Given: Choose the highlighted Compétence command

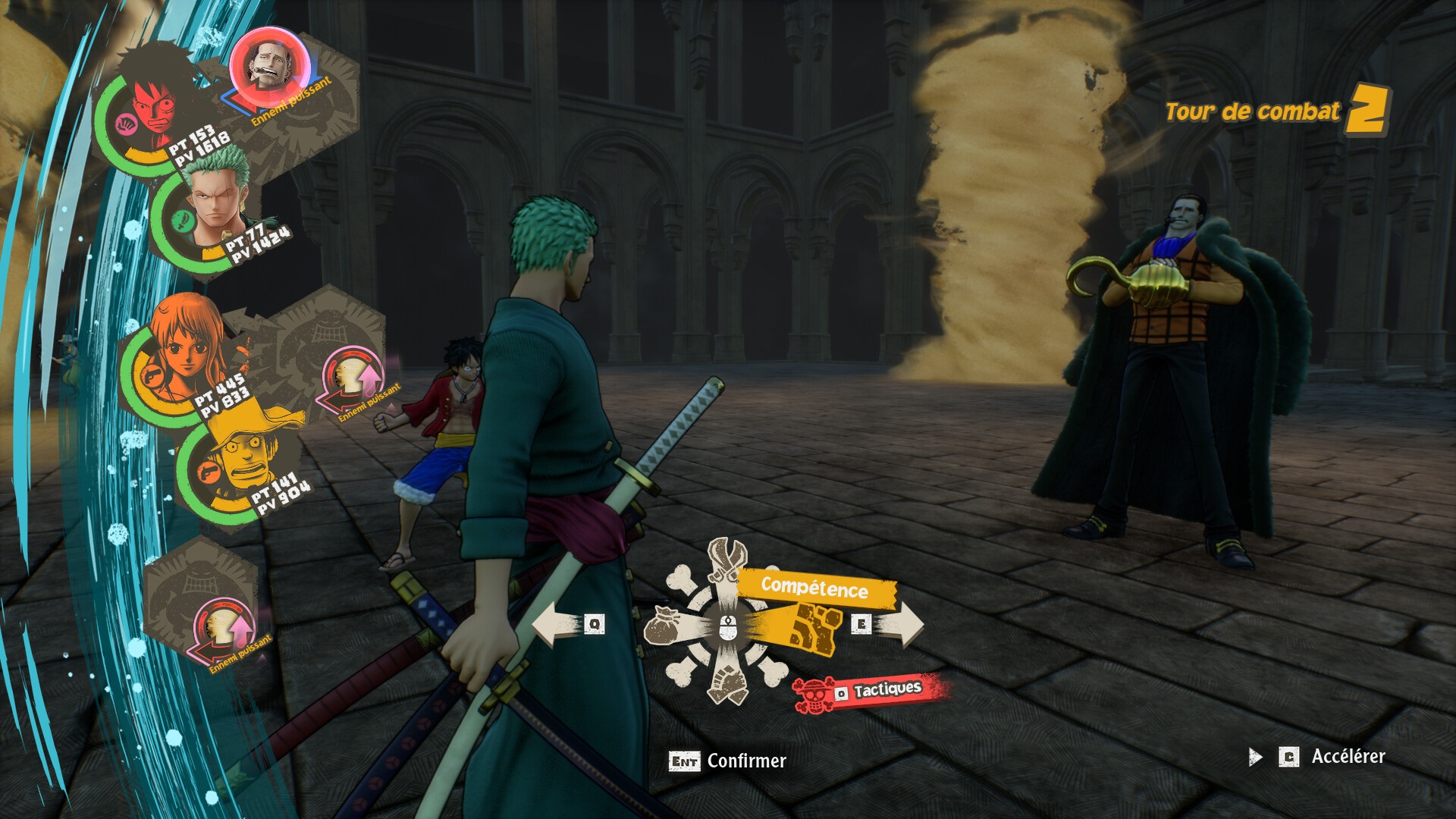Looking at the screenshot, I should (x=815, y=588).
